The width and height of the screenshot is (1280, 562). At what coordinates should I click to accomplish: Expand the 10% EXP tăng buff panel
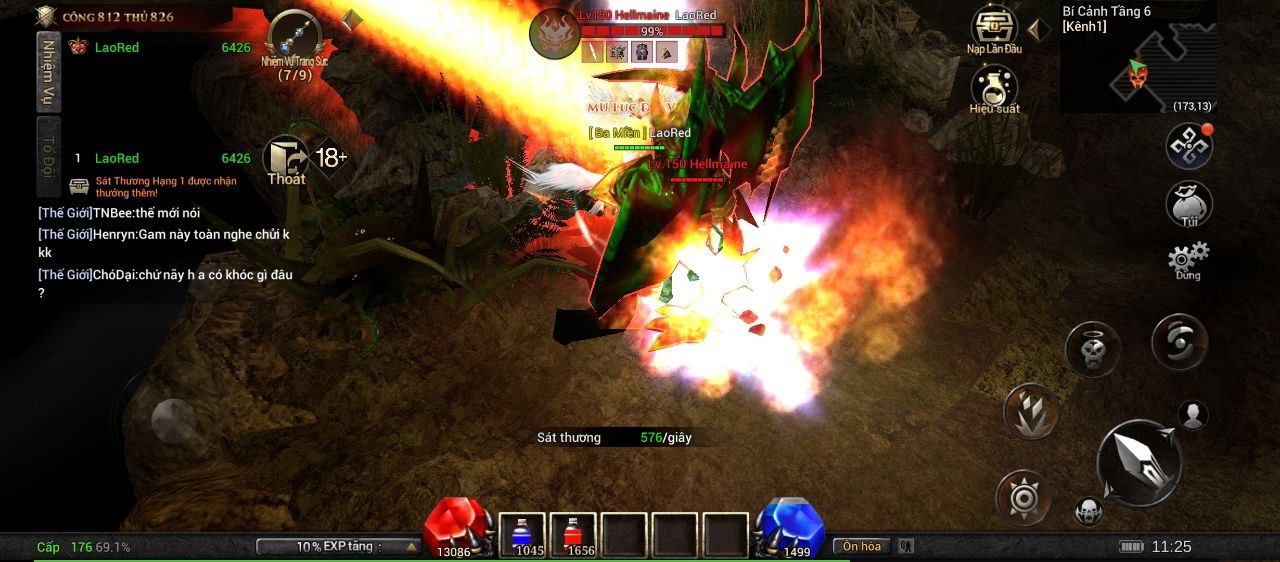coord(338,546)
